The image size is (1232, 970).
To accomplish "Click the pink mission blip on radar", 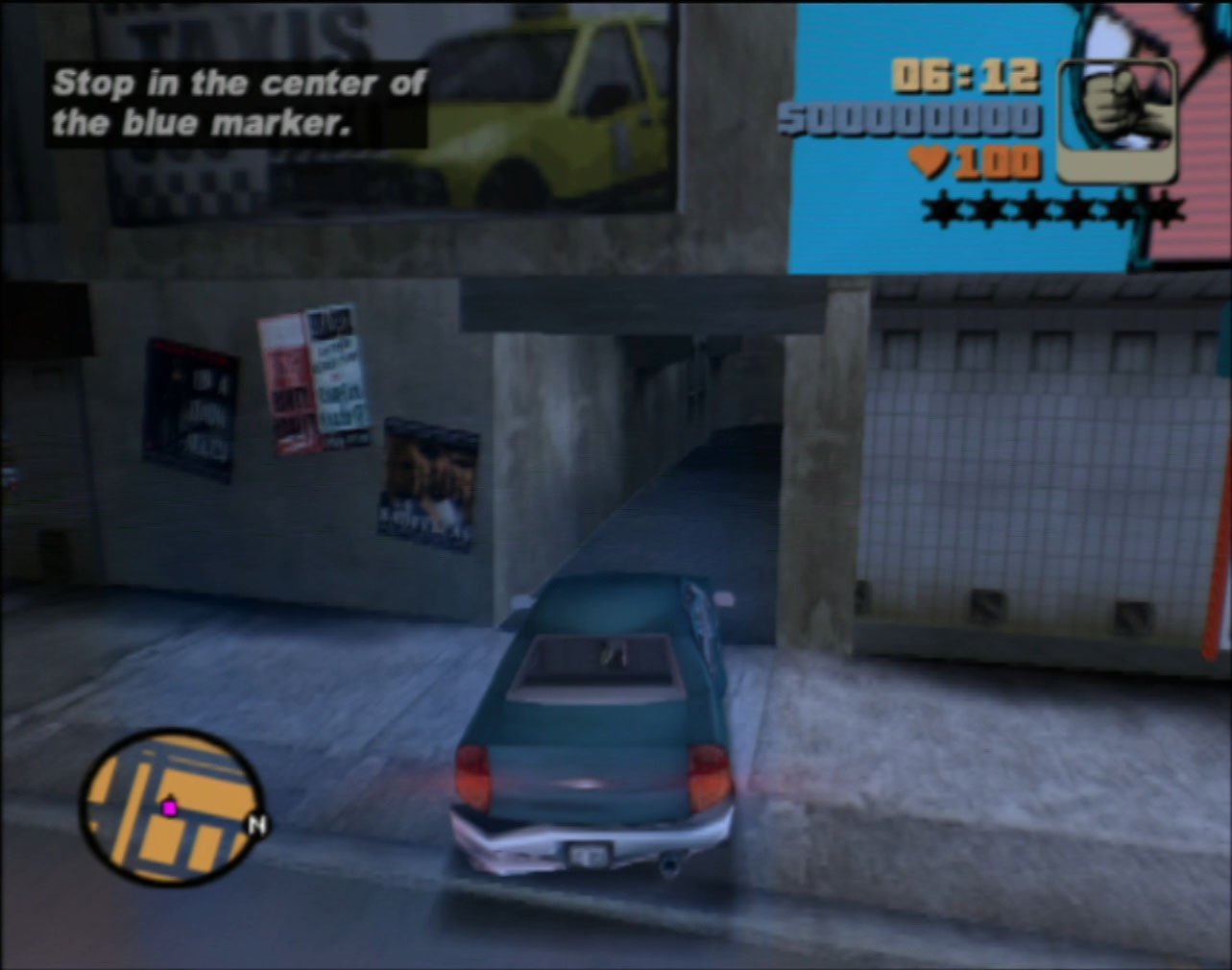I will (170, 808).
